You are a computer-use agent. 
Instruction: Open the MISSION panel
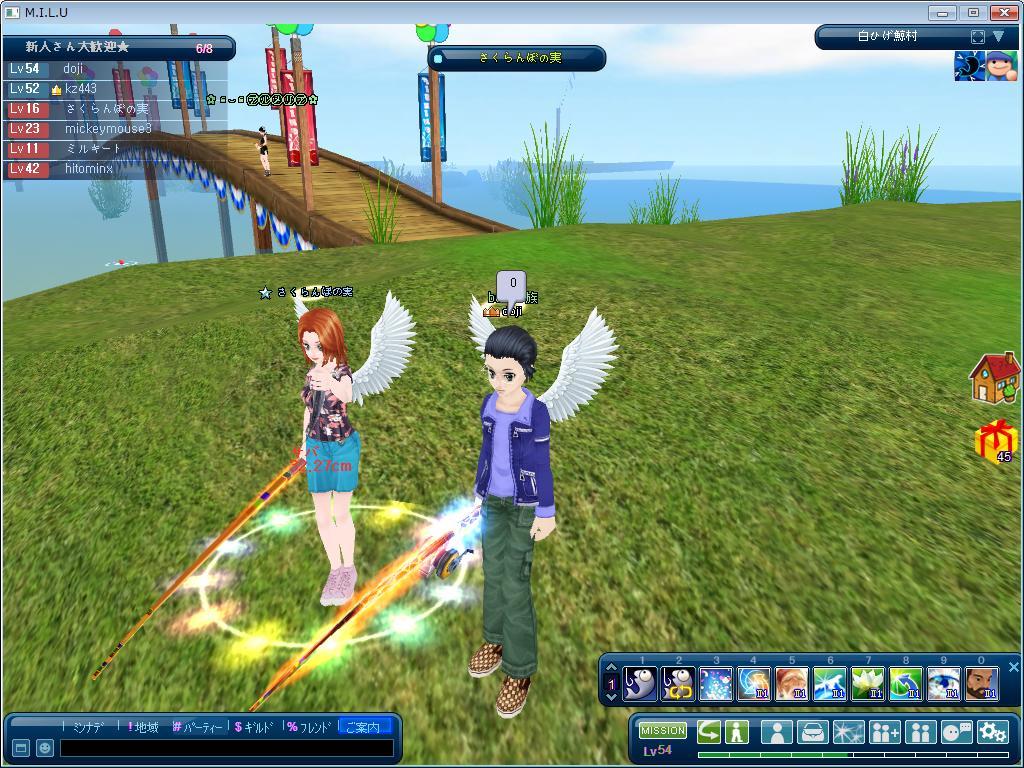click(663, 731)
